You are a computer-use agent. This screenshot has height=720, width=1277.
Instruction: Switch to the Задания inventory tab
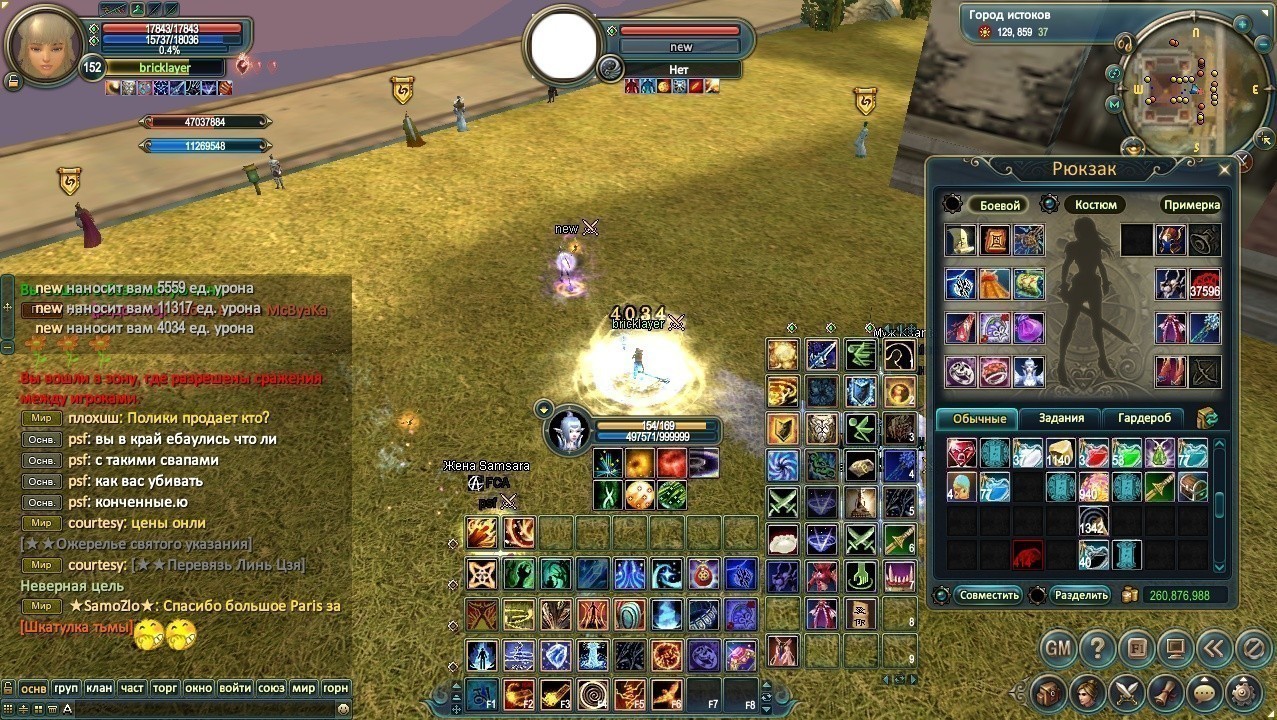[1061, 418]
